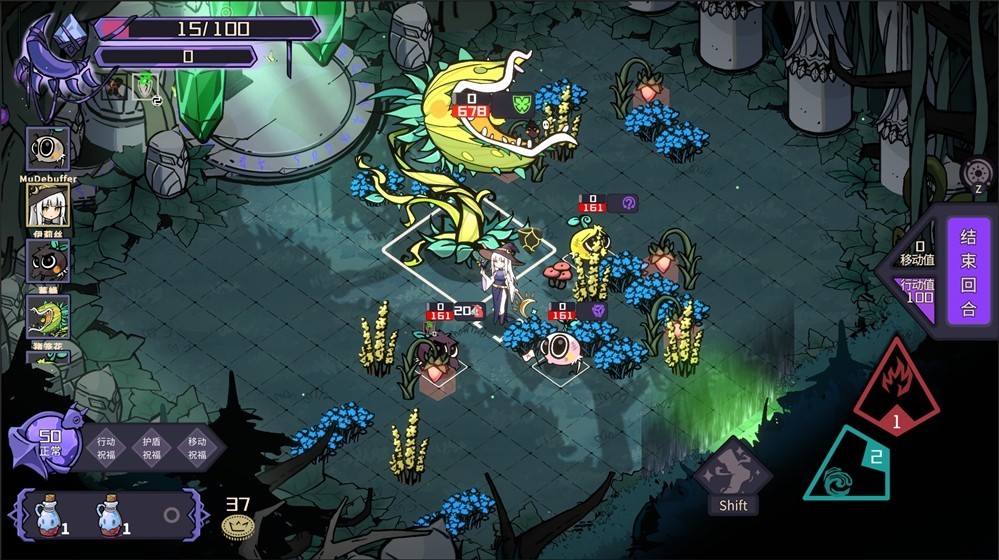Select the MuDebuffer turn order portrait

(x=47, y=150)
